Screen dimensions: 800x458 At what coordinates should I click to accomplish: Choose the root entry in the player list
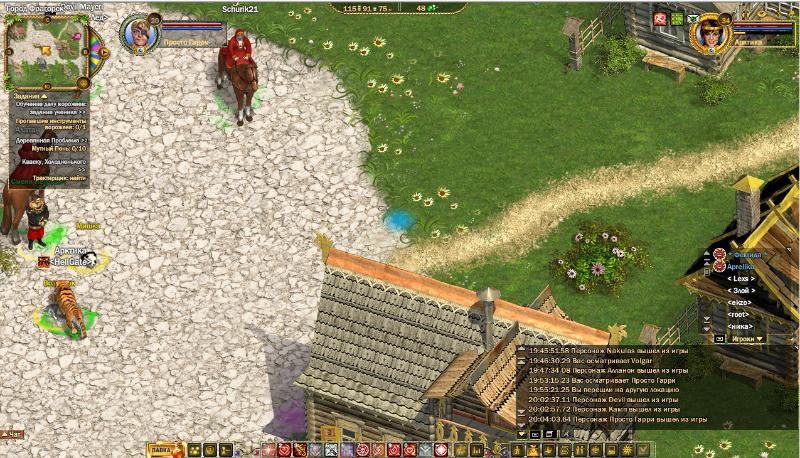740,314
